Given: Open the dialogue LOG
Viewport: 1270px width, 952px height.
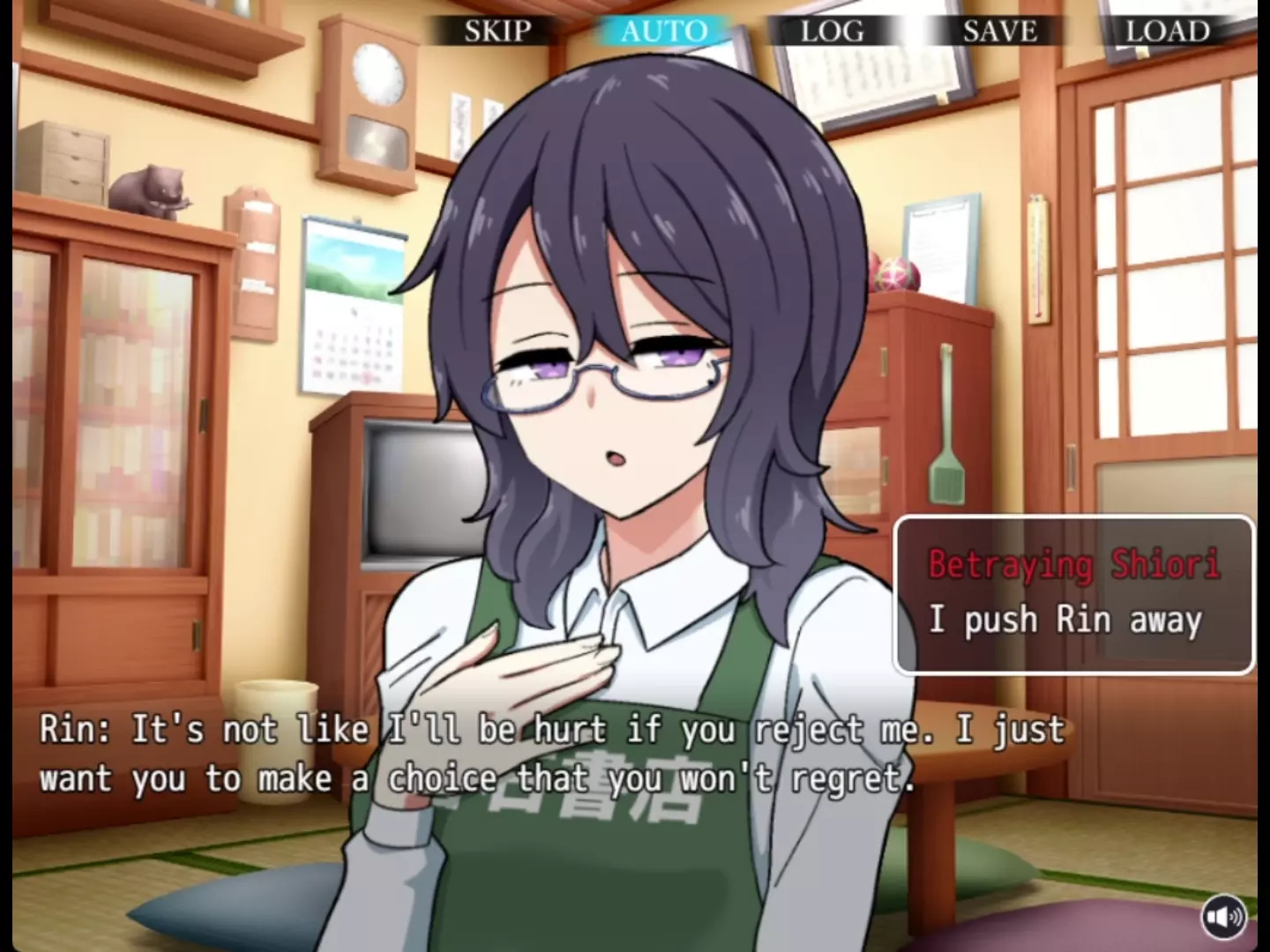Looking at the screenshot, I should point(832,32).
